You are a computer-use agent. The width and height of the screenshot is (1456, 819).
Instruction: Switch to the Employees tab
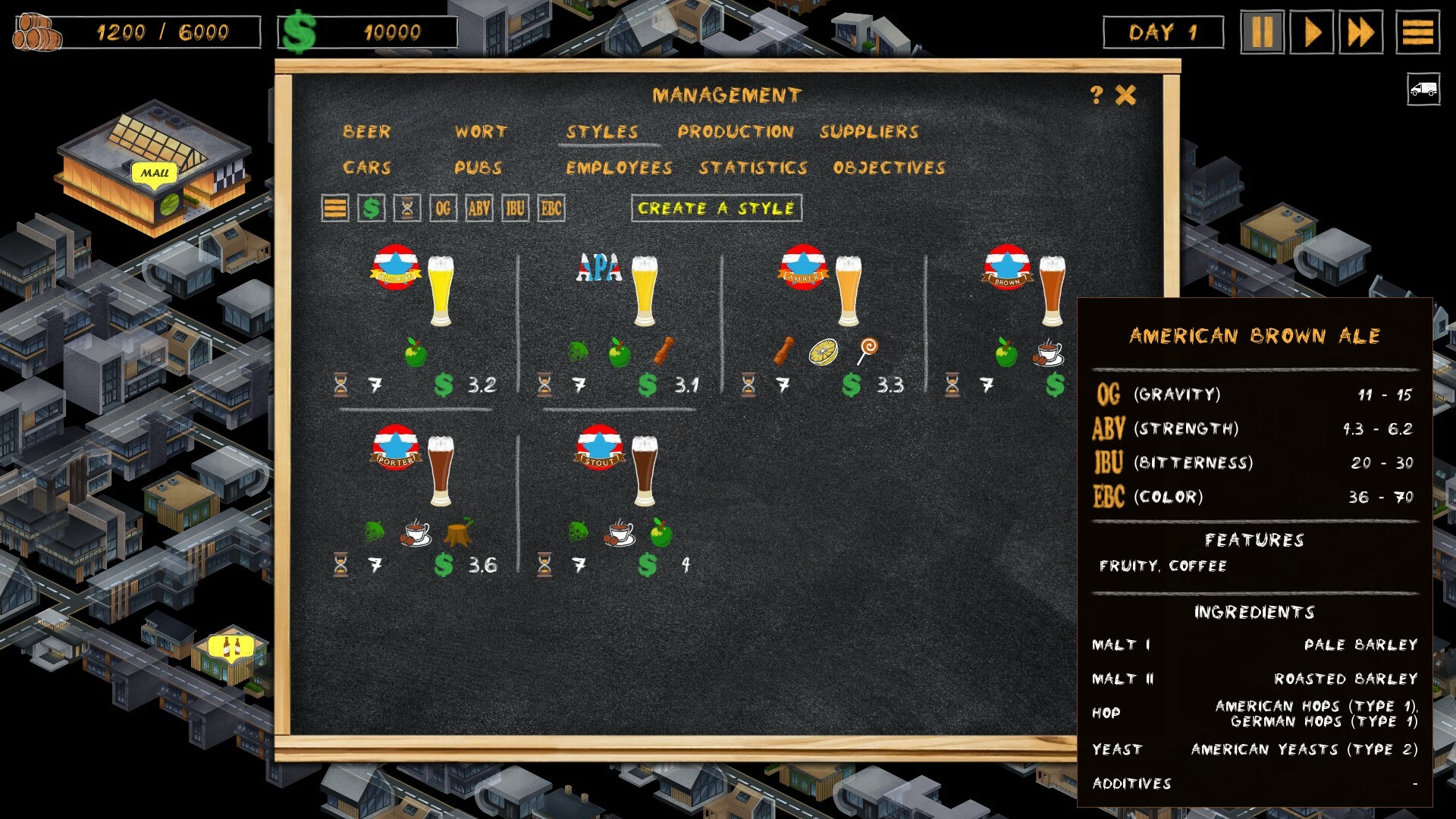(621, 168)
